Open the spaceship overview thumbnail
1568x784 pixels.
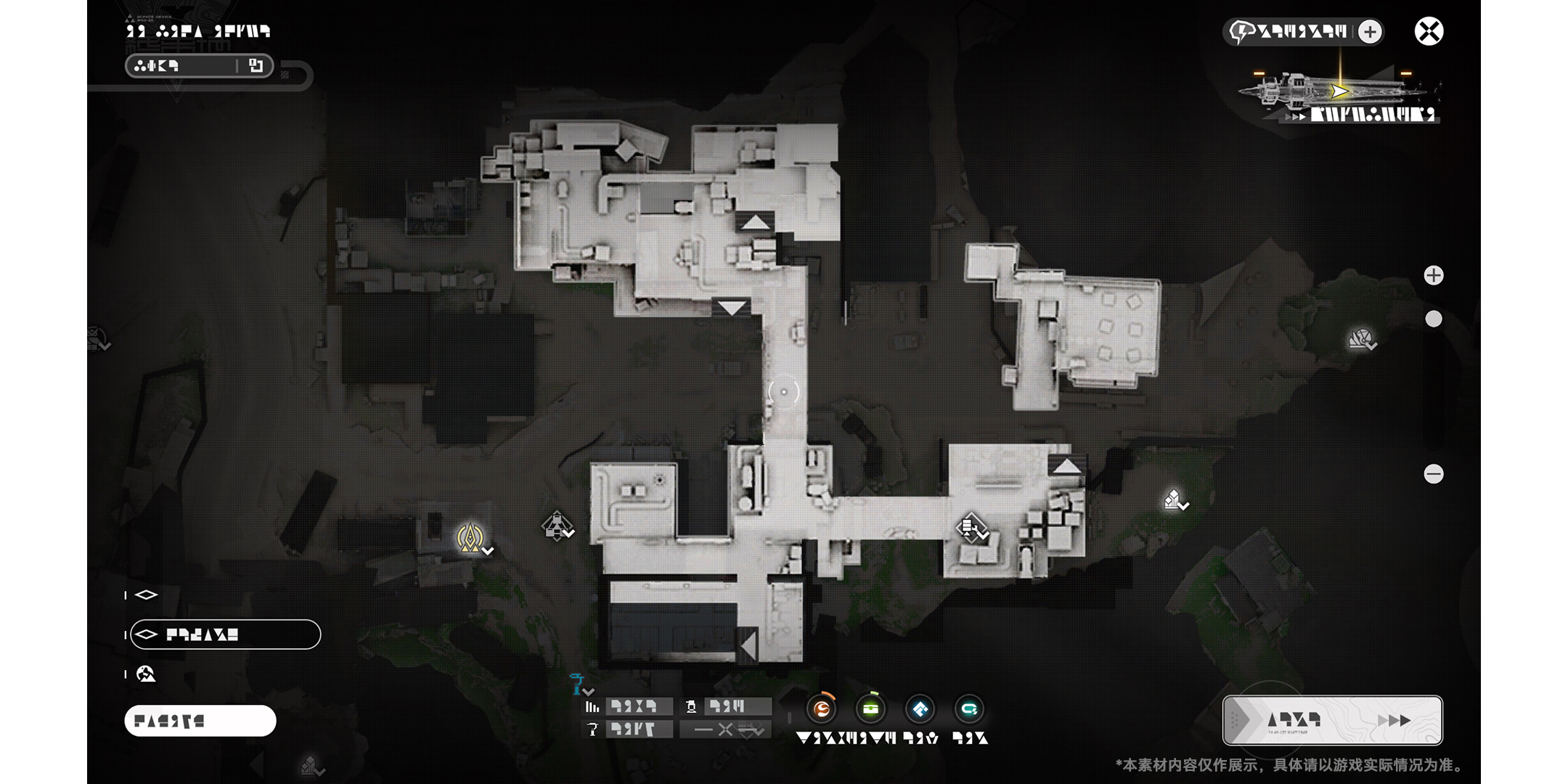pyautogui.click(x=1339, y=94)
